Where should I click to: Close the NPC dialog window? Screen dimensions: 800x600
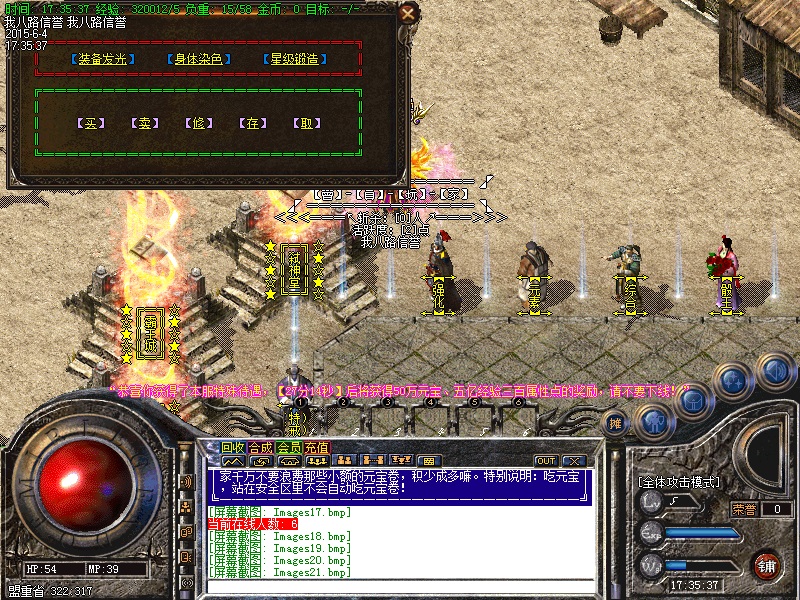pyautogui.click(x=407, y=14)
